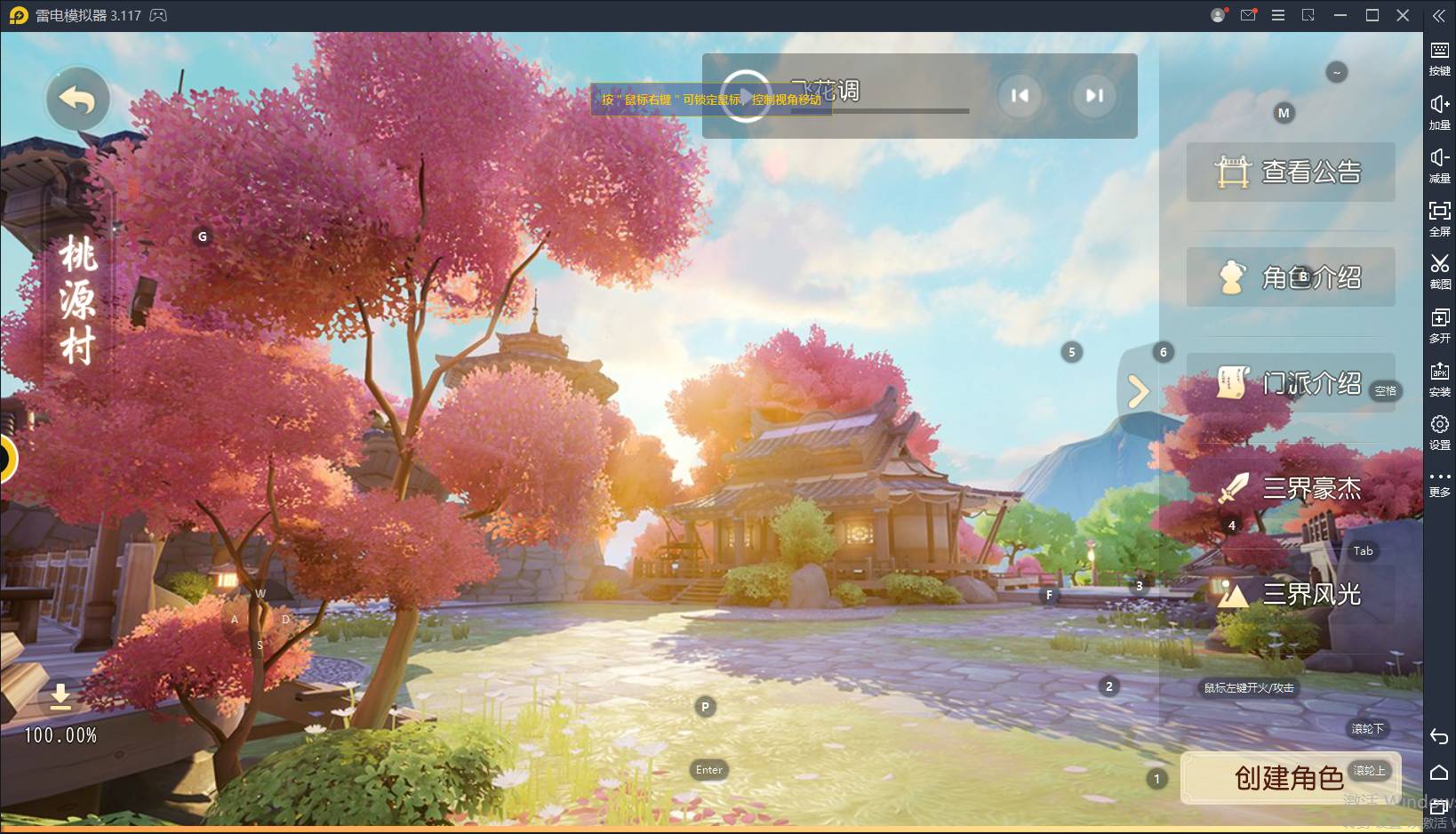Play the 飞花调 music track

click(745, 95)
